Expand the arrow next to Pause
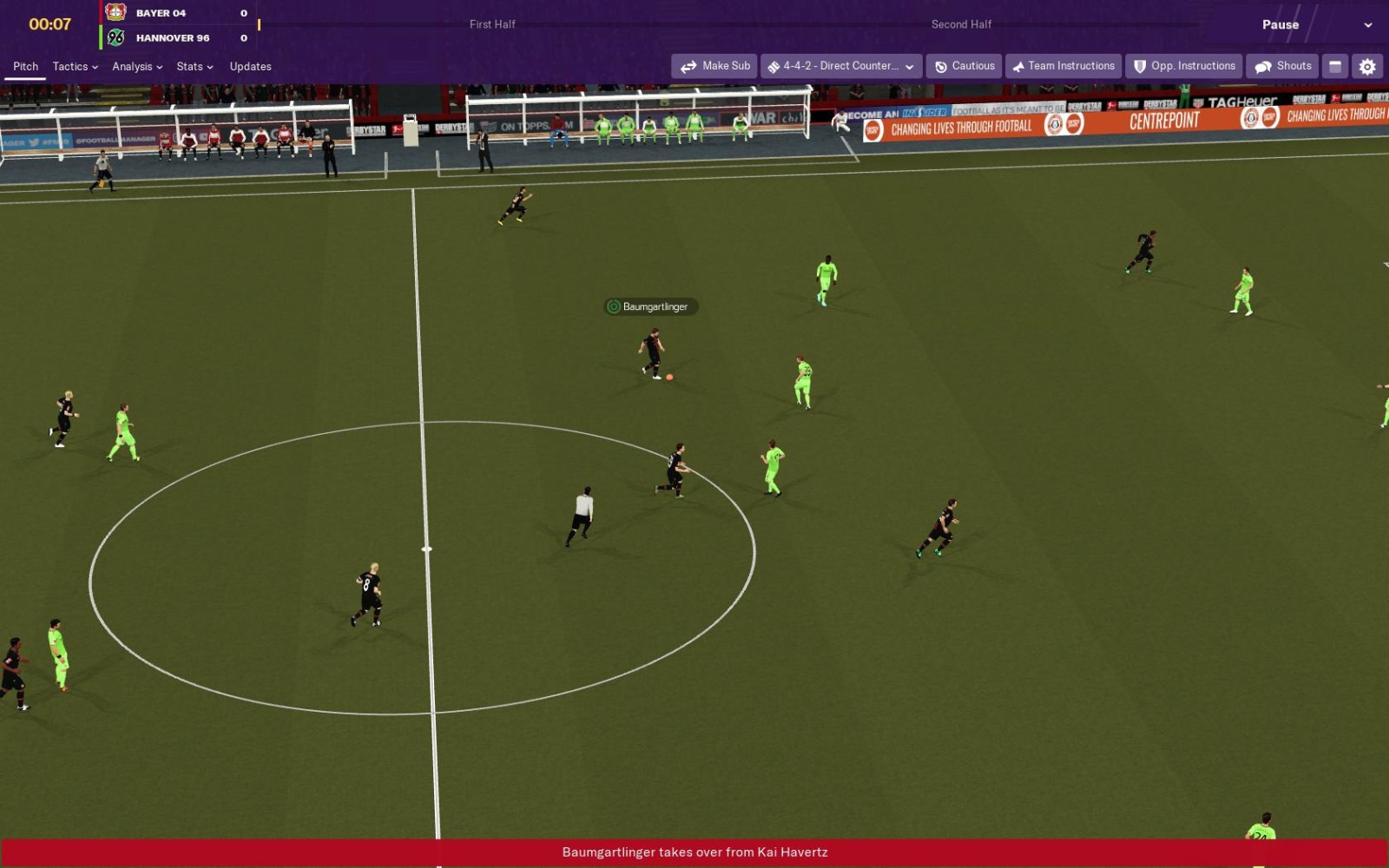Image resolution: width=1389 pixels, height=868 pixels. [x=1368, y=25]
